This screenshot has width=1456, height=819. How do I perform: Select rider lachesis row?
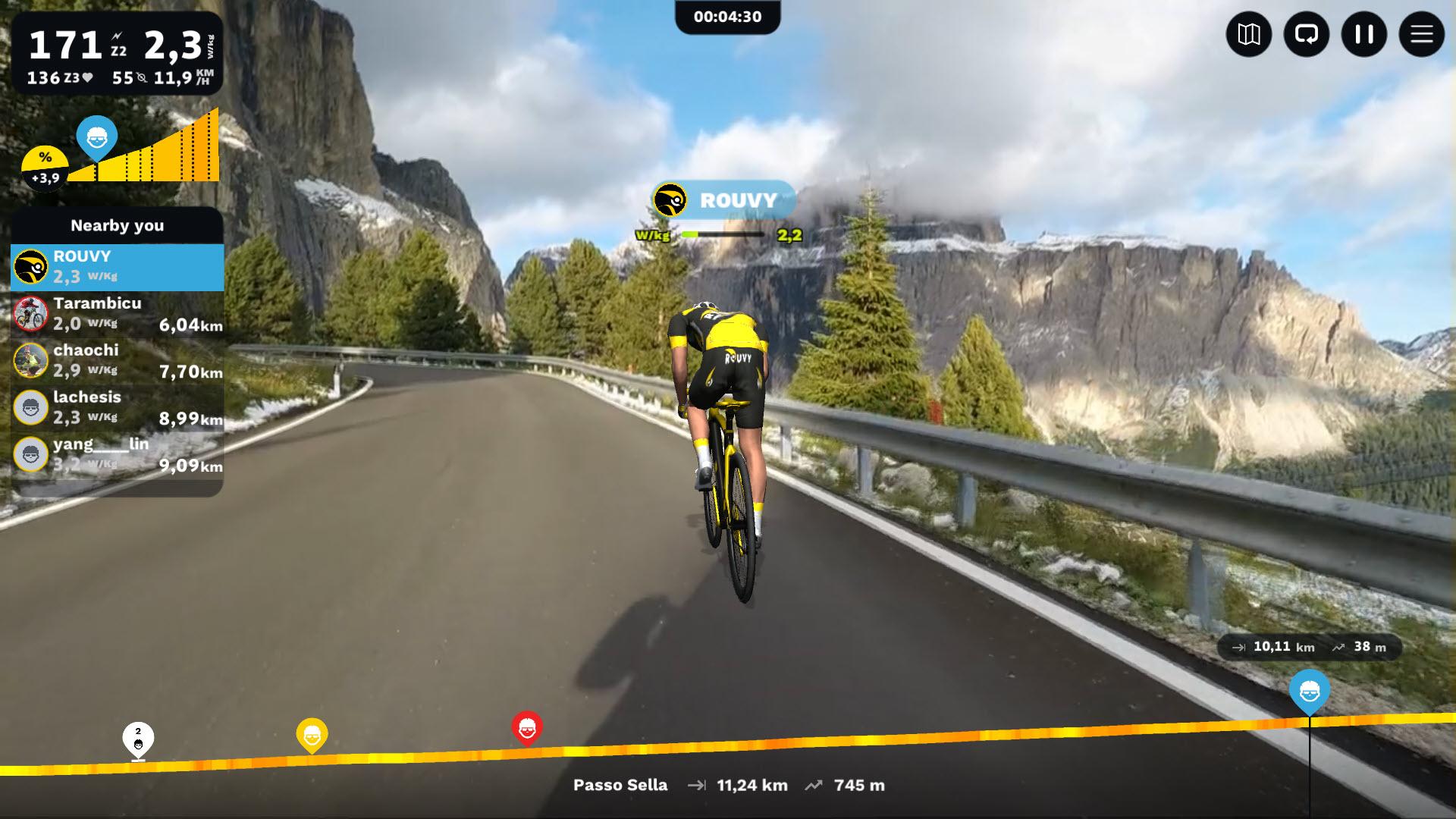coord(117,408)
